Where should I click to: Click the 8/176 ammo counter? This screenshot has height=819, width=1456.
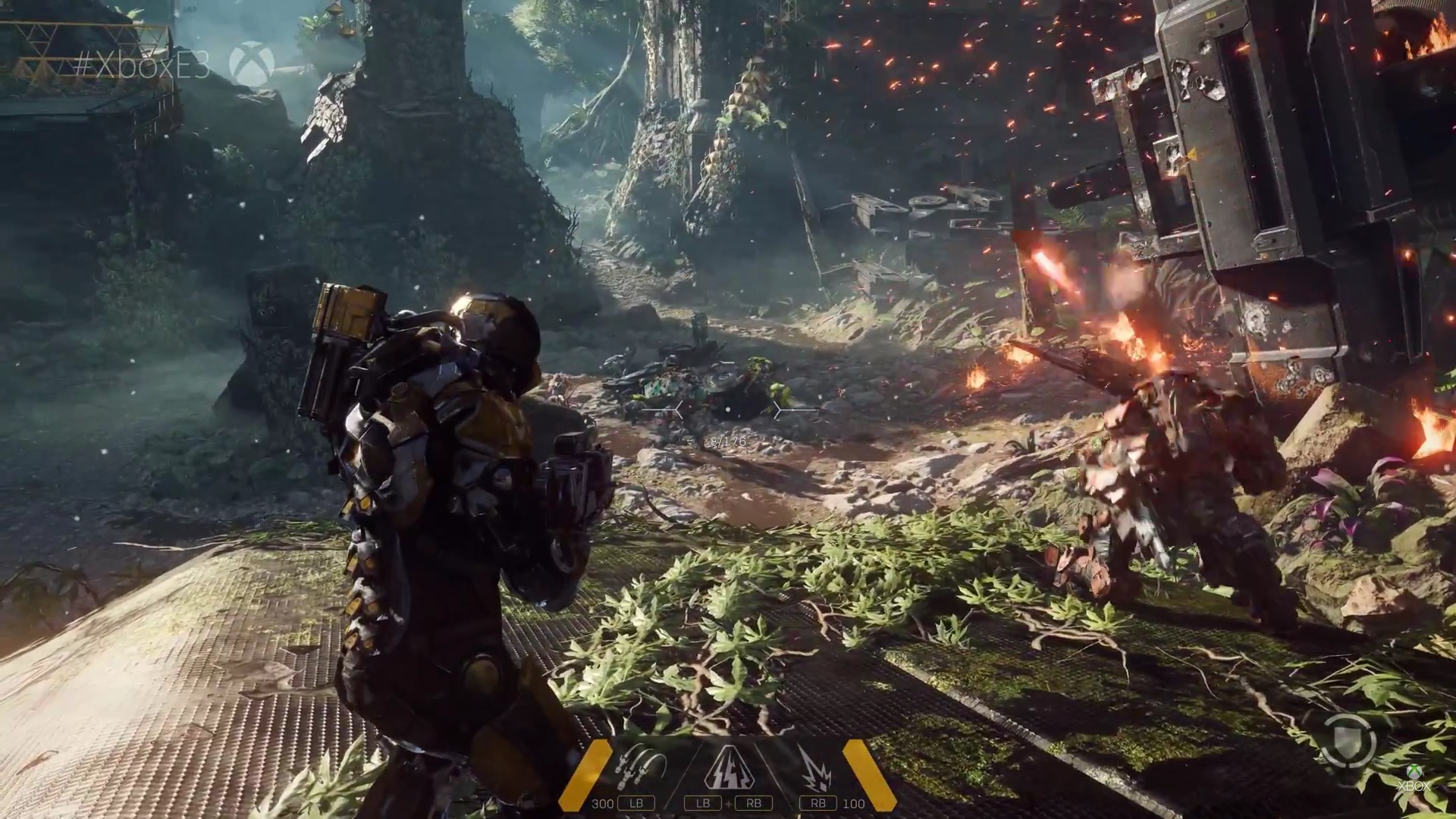pos(728,441)
